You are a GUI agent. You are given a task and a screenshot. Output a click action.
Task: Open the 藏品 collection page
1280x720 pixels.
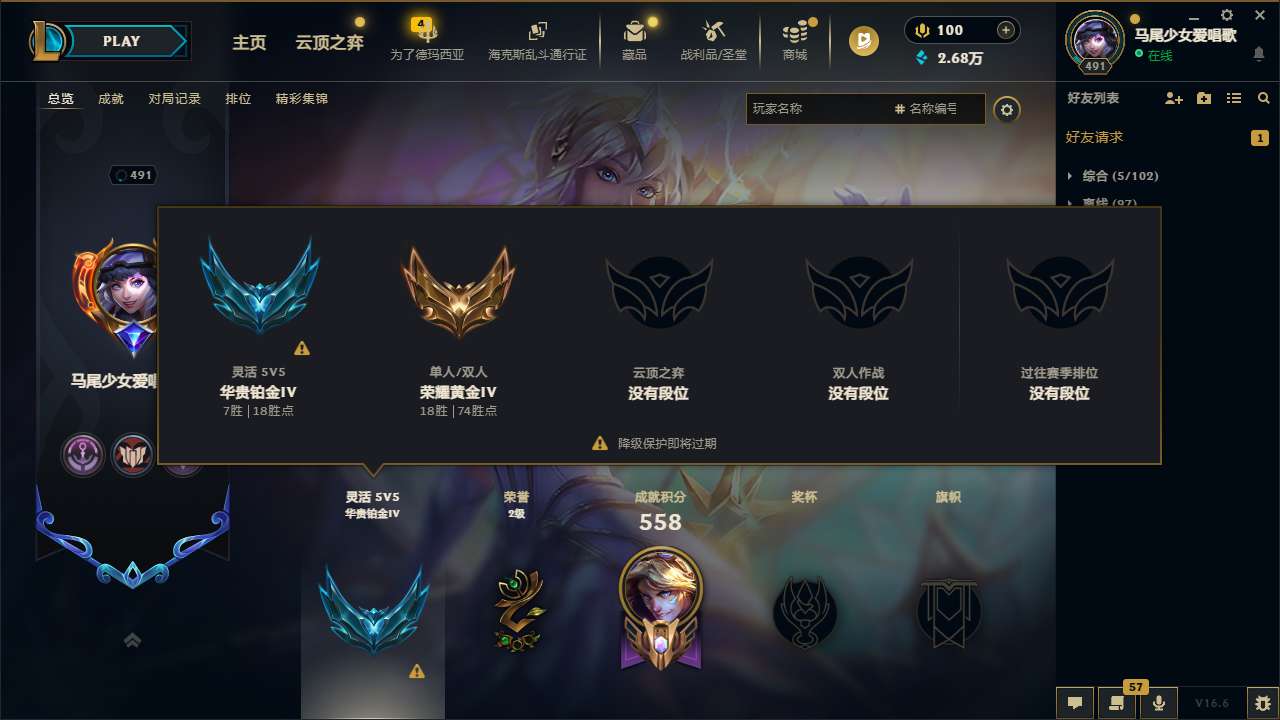636,40
